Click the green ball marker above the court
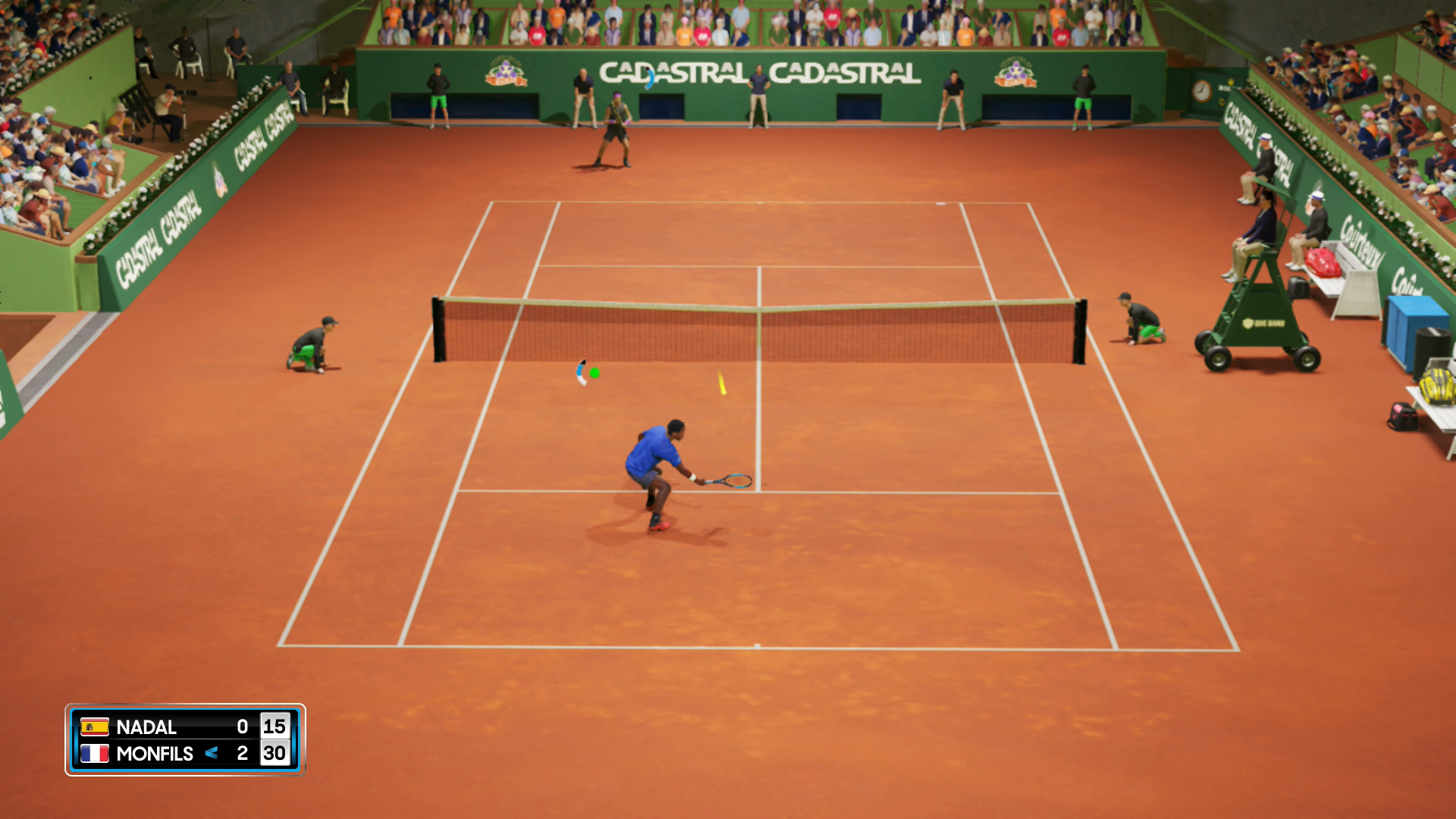1456x819 pixels. coord(595,373)
